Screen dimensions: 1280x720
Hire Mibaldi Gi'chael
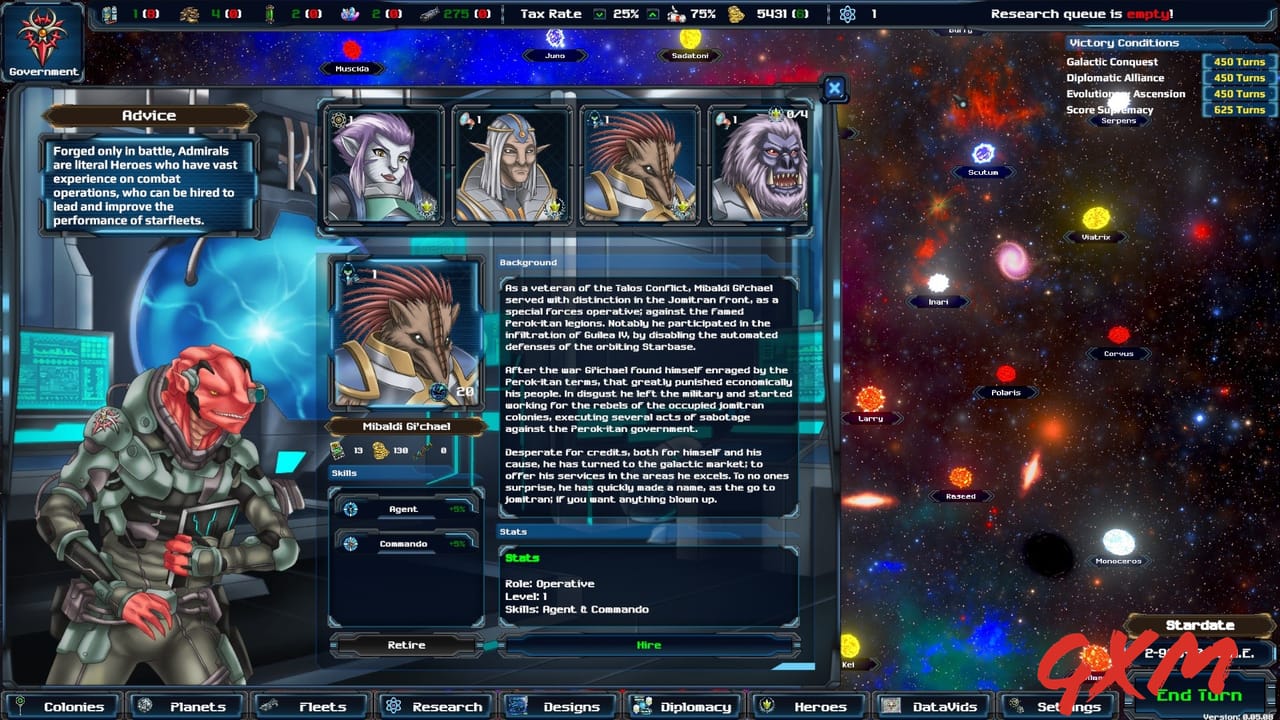648,644
